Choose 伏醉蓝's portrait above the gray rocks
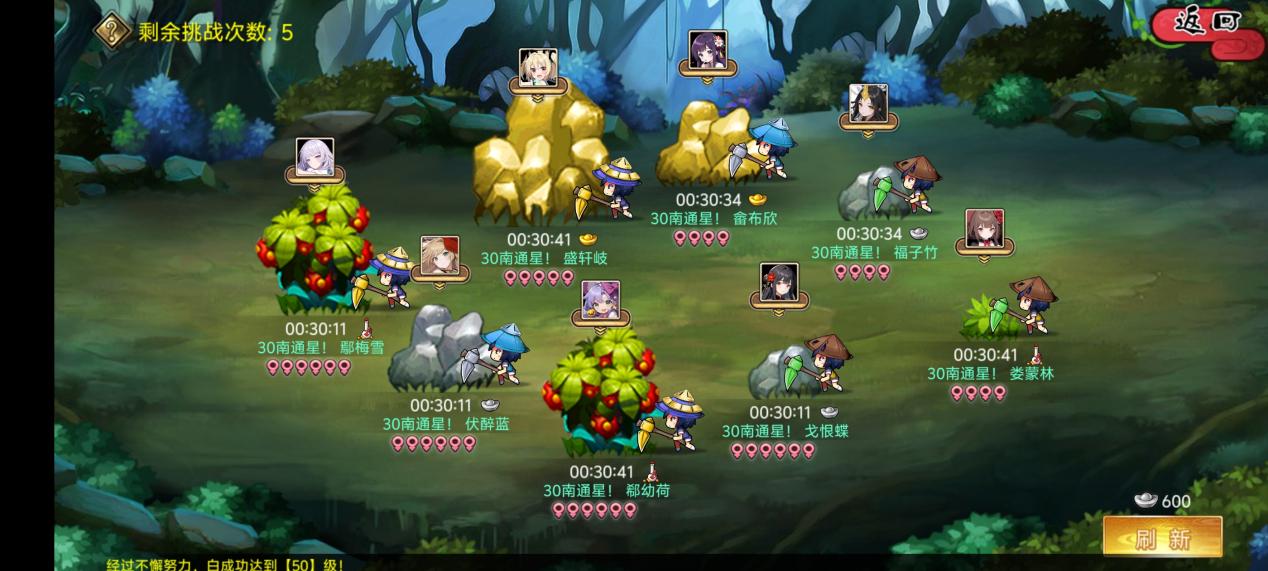The width and height of the screenshot is (1268, 571). [440, 256]
